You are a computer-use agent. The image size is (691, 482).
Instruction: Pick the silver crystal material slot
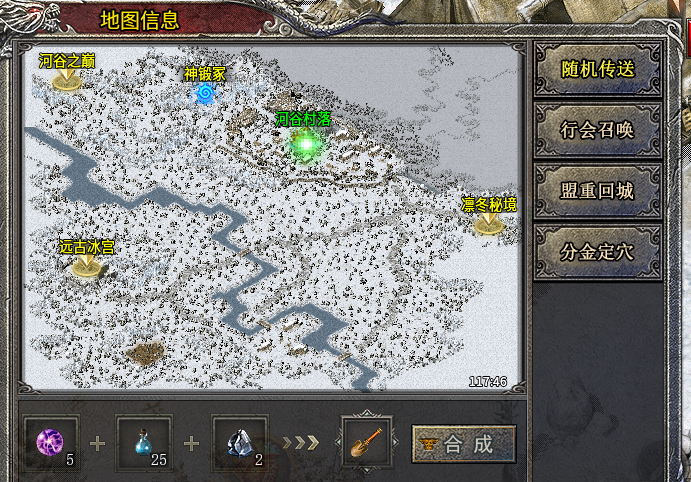pos(239,443)
